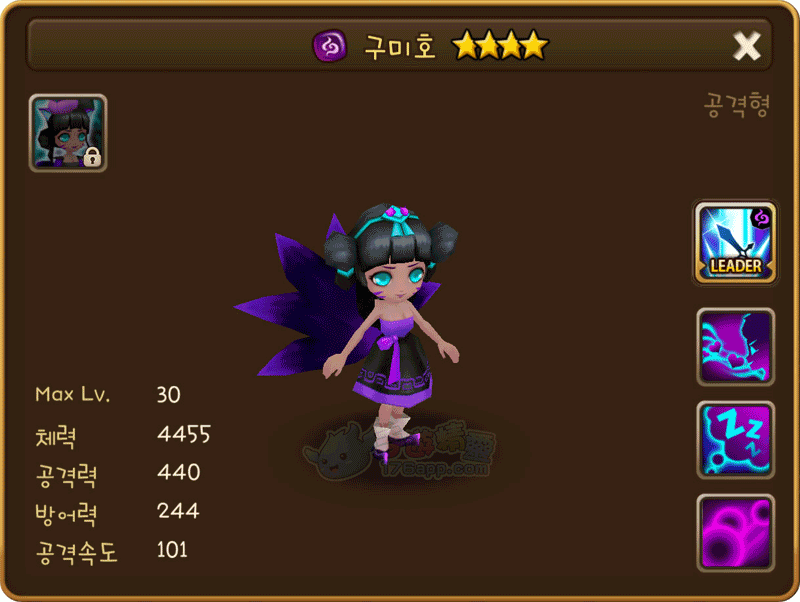The image size is (800, 602).
Task: Inspect the sleep Zz skill icon
Action: (x=735, y=440)
